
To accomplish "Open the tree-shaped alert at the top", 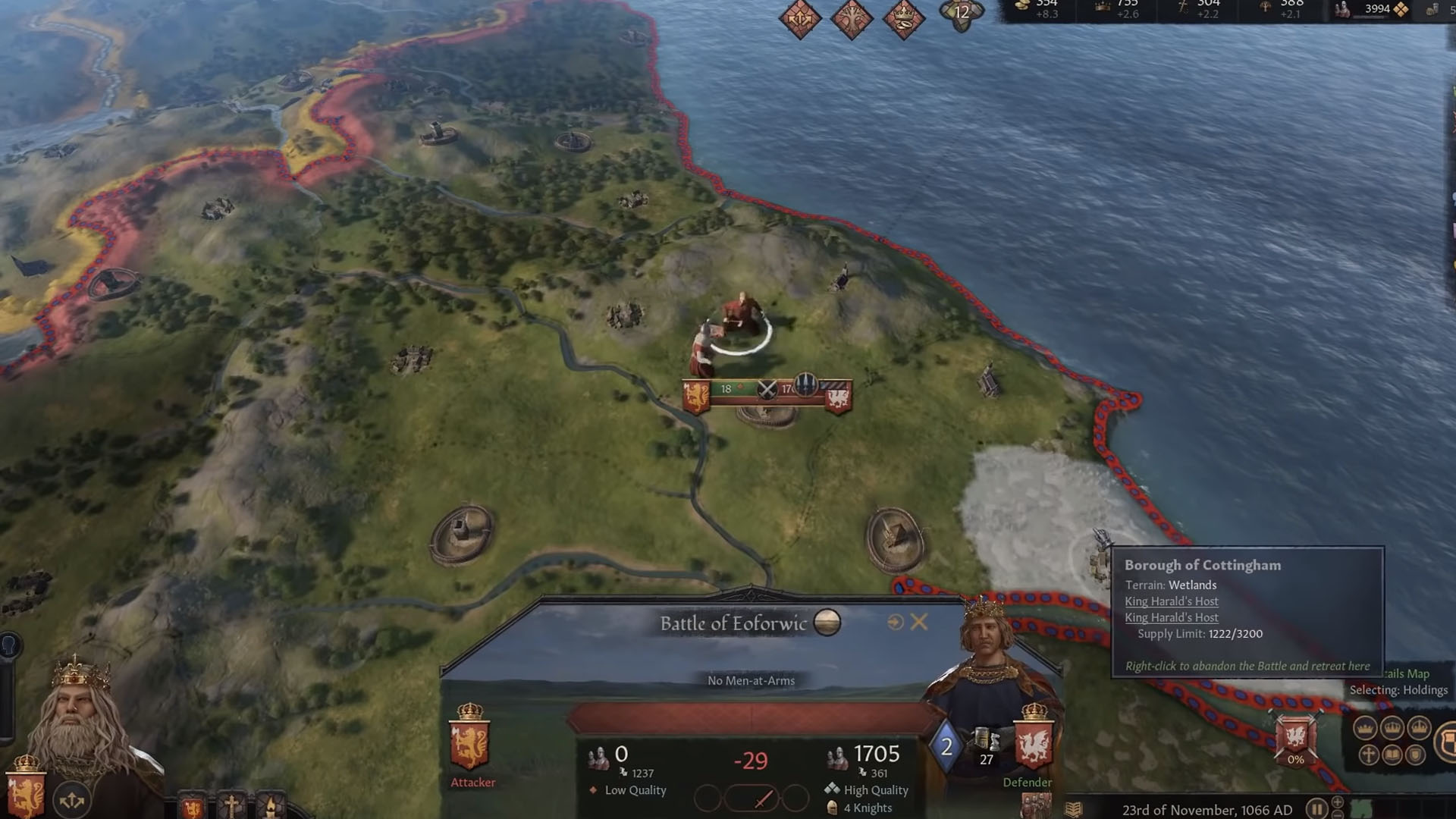I will tap(852, 17).
